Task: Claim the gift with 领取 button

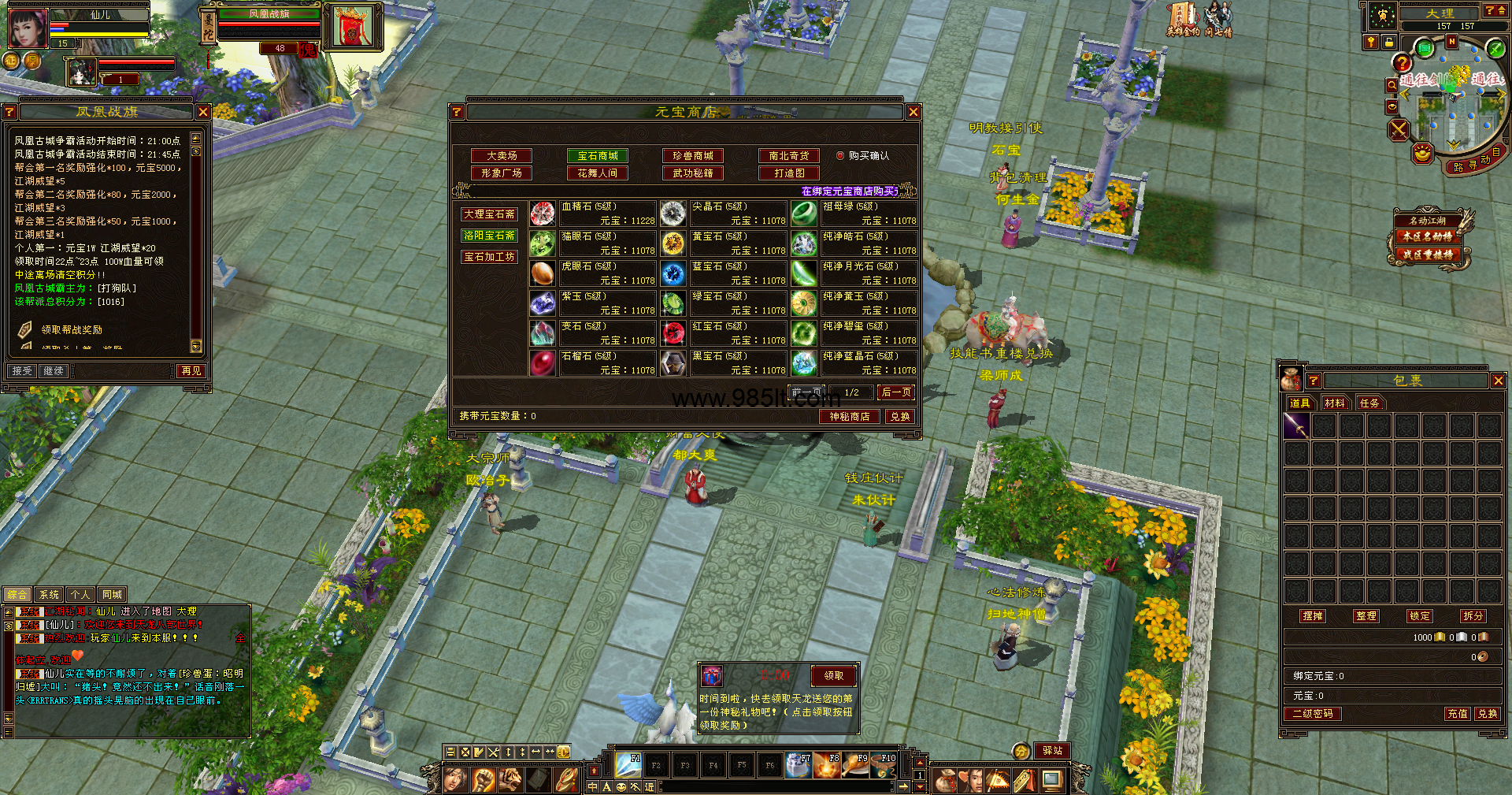Action: click(833, 675)
